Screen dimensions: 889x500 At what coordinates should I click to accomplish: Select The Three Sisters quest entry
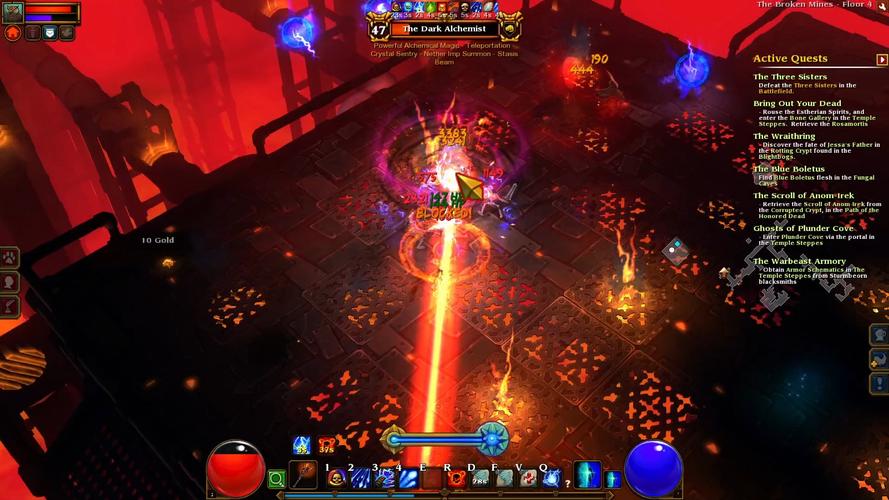click(x=790, y=77)
